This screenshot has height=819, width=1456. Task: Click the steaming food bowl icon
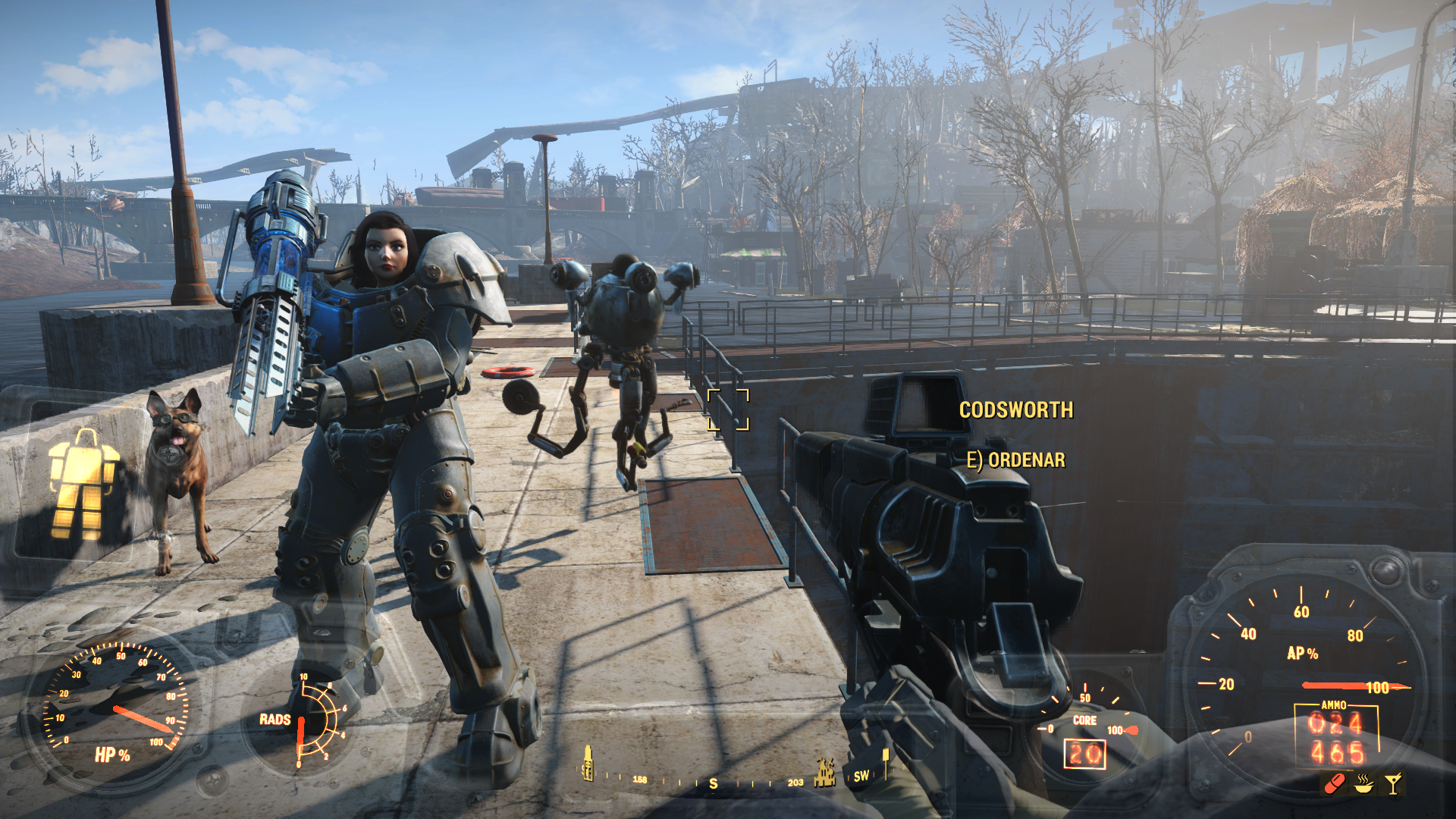[1363, 783]
